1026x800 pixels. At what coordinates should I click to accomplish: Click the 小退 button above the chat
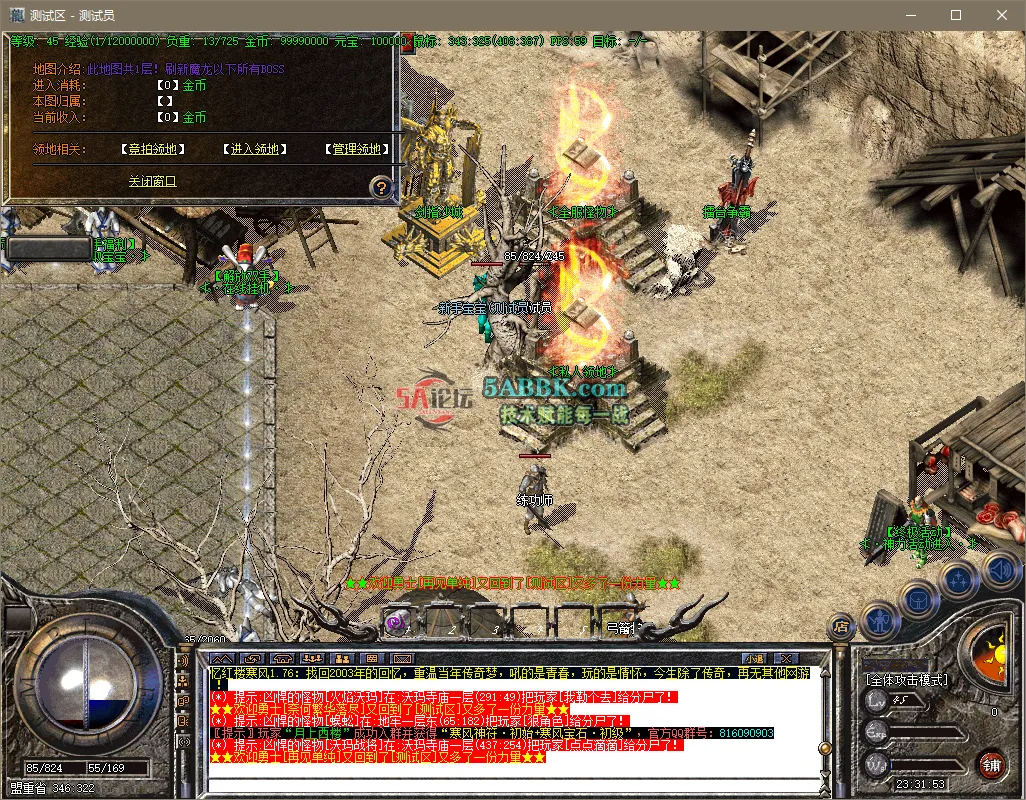pos(753,658)
